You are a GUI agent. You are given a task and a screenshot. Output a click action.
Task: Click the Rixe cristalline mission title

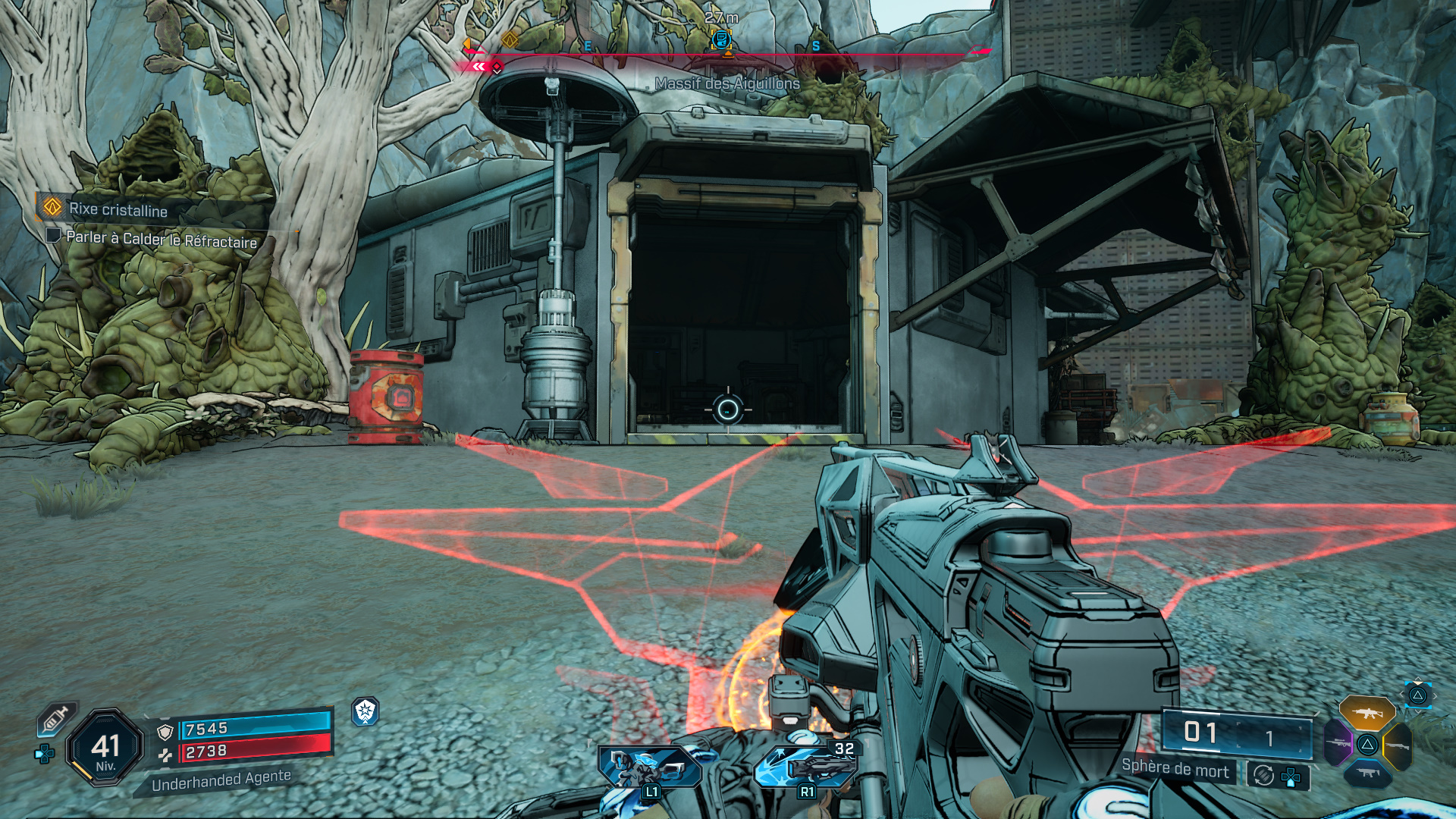click(118, 211)
